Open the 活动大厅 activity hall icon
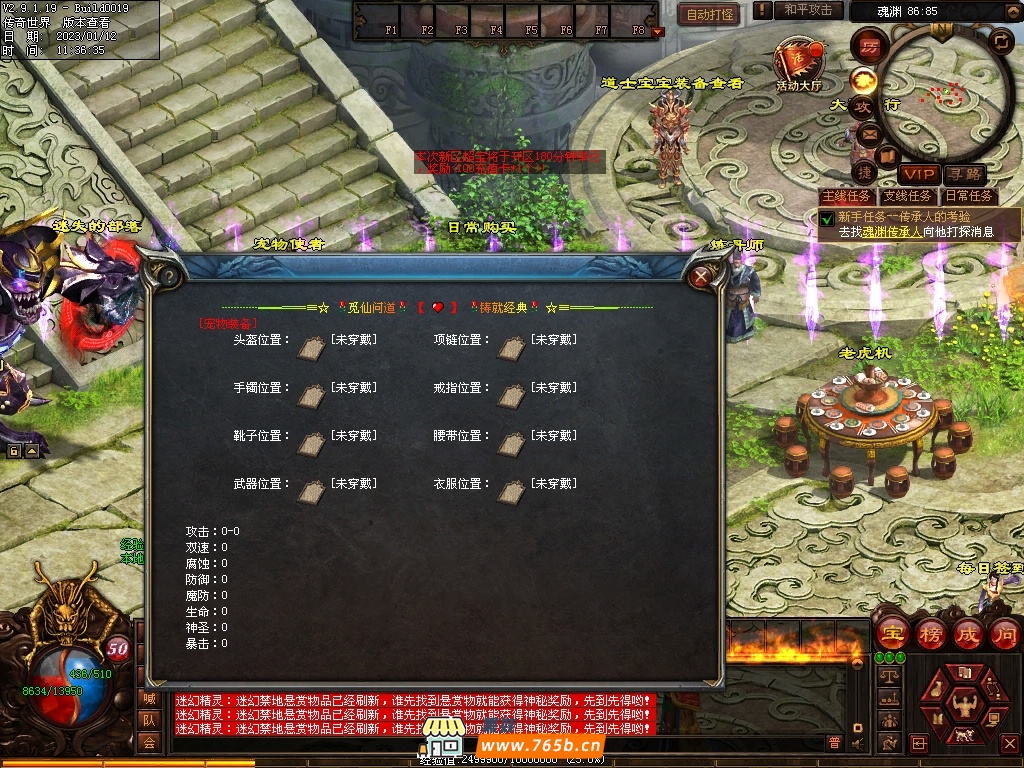This screenshot has width=1024, height=768. pos(798,64)
